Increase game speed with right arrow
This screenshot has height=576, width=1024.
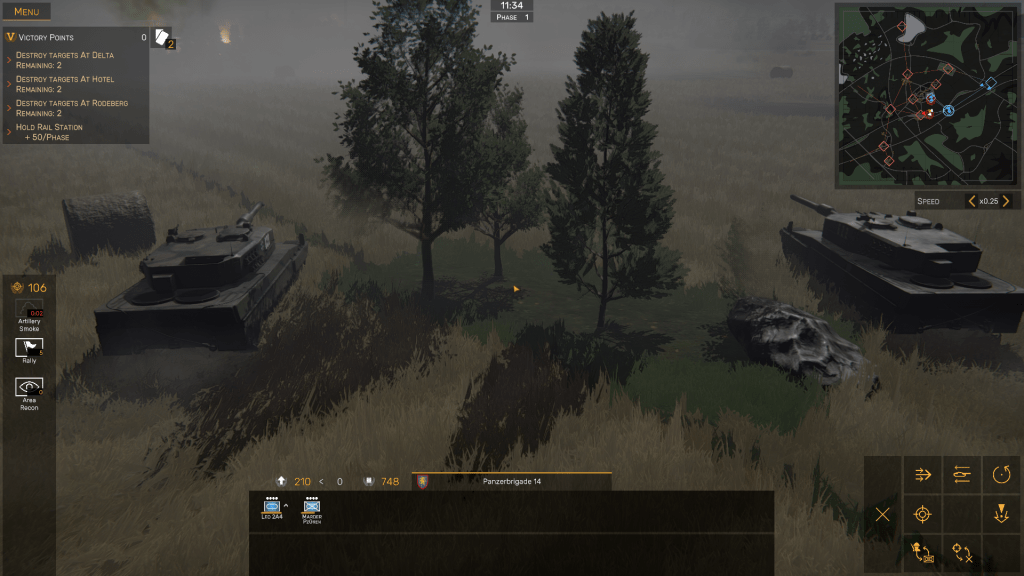(1005, 201)
